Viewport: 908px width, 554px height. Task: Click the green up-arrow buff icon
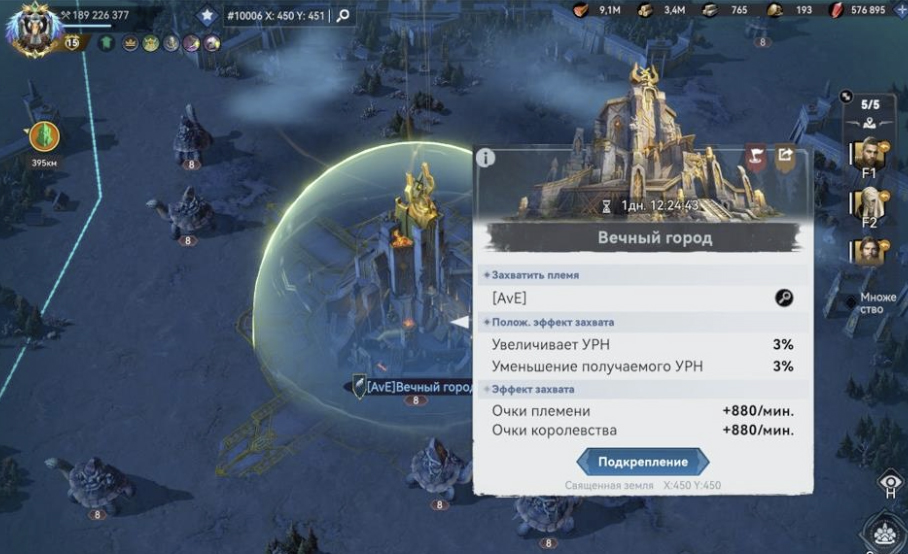click(106, 44)
